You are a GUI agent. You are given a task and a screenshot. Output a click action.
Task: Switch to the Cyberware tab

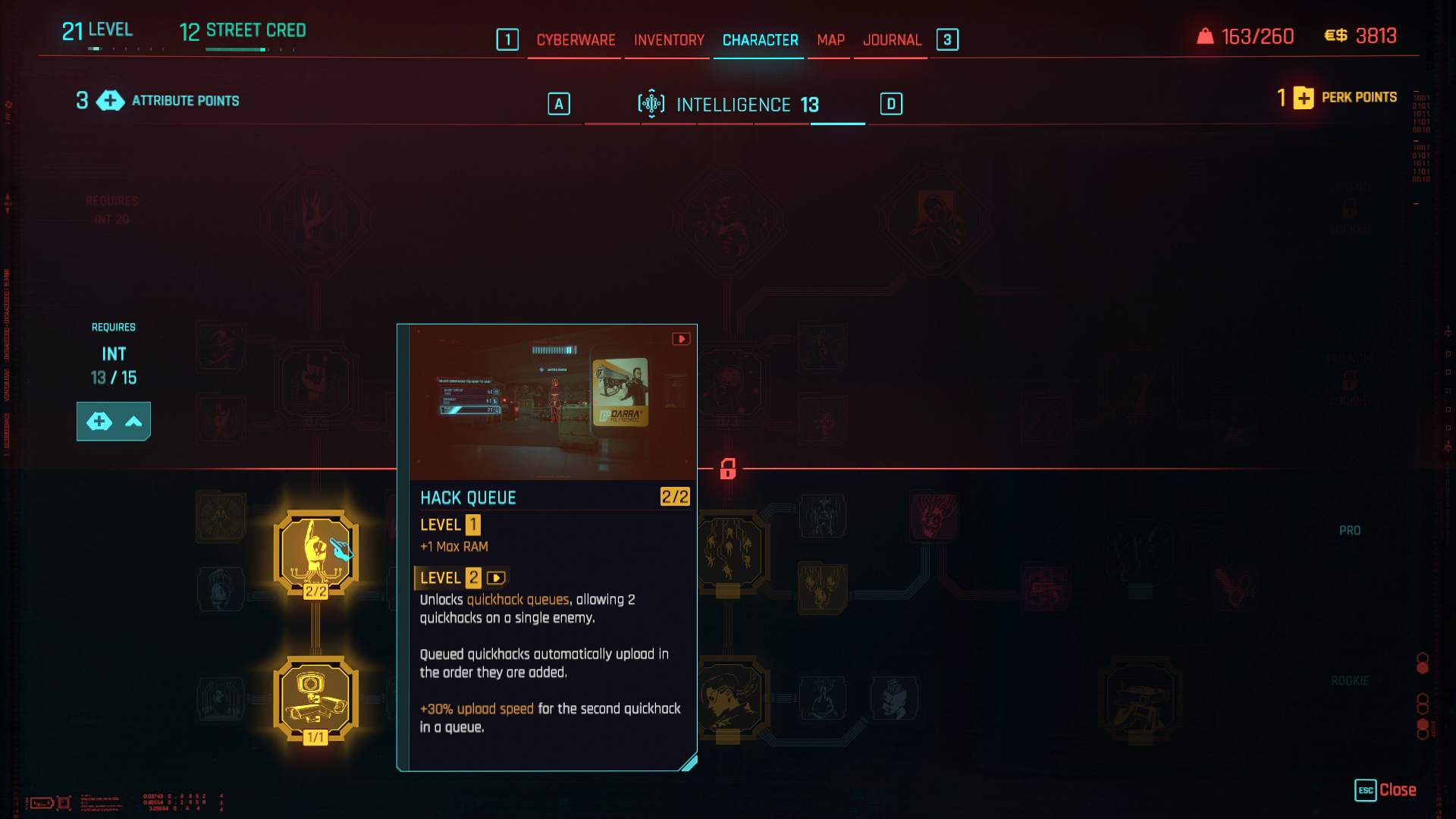(x=575, y=40)
